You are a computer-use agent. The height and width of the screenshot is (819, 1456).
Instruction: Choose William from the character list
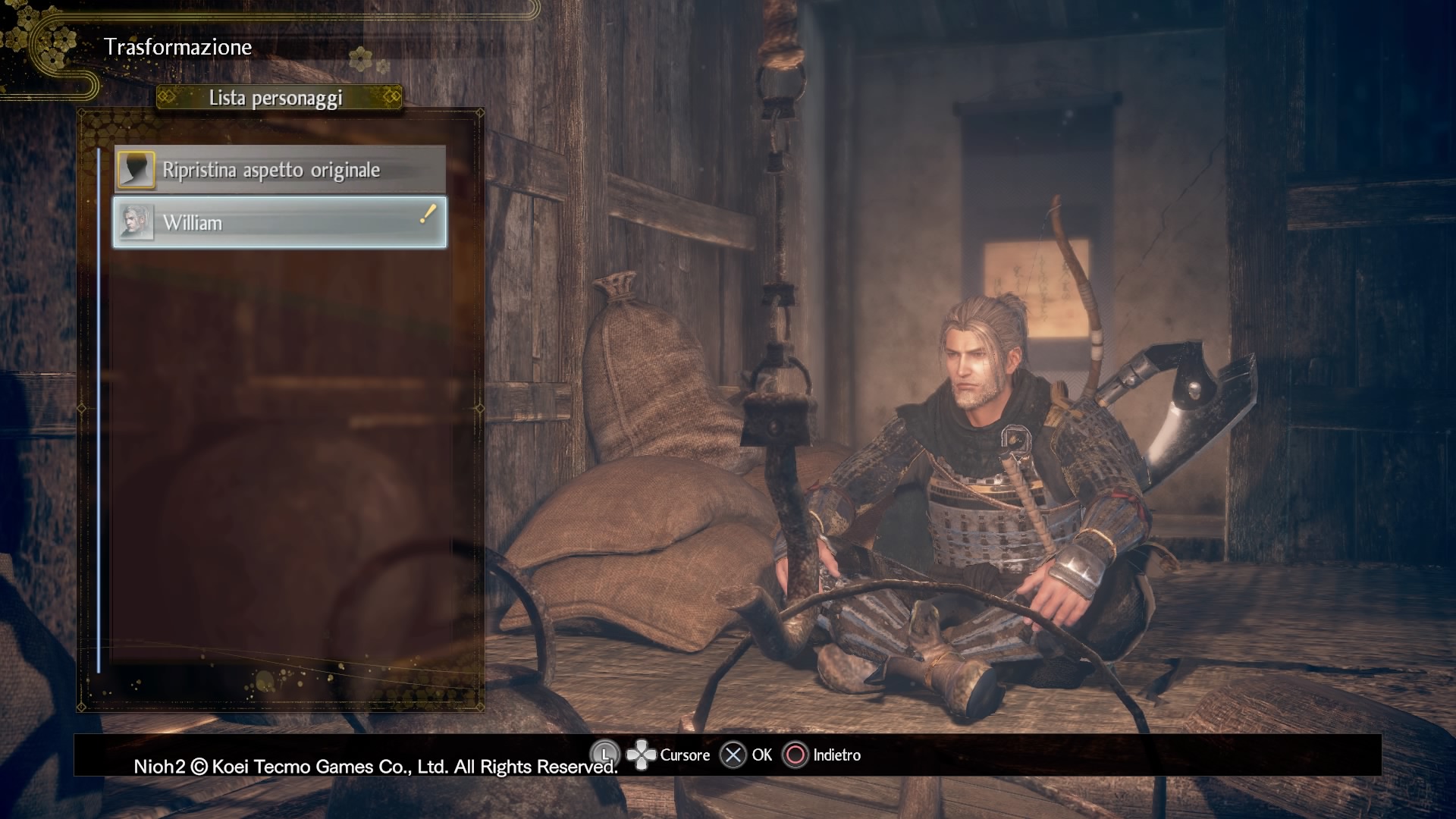click(x=280, y=223)
